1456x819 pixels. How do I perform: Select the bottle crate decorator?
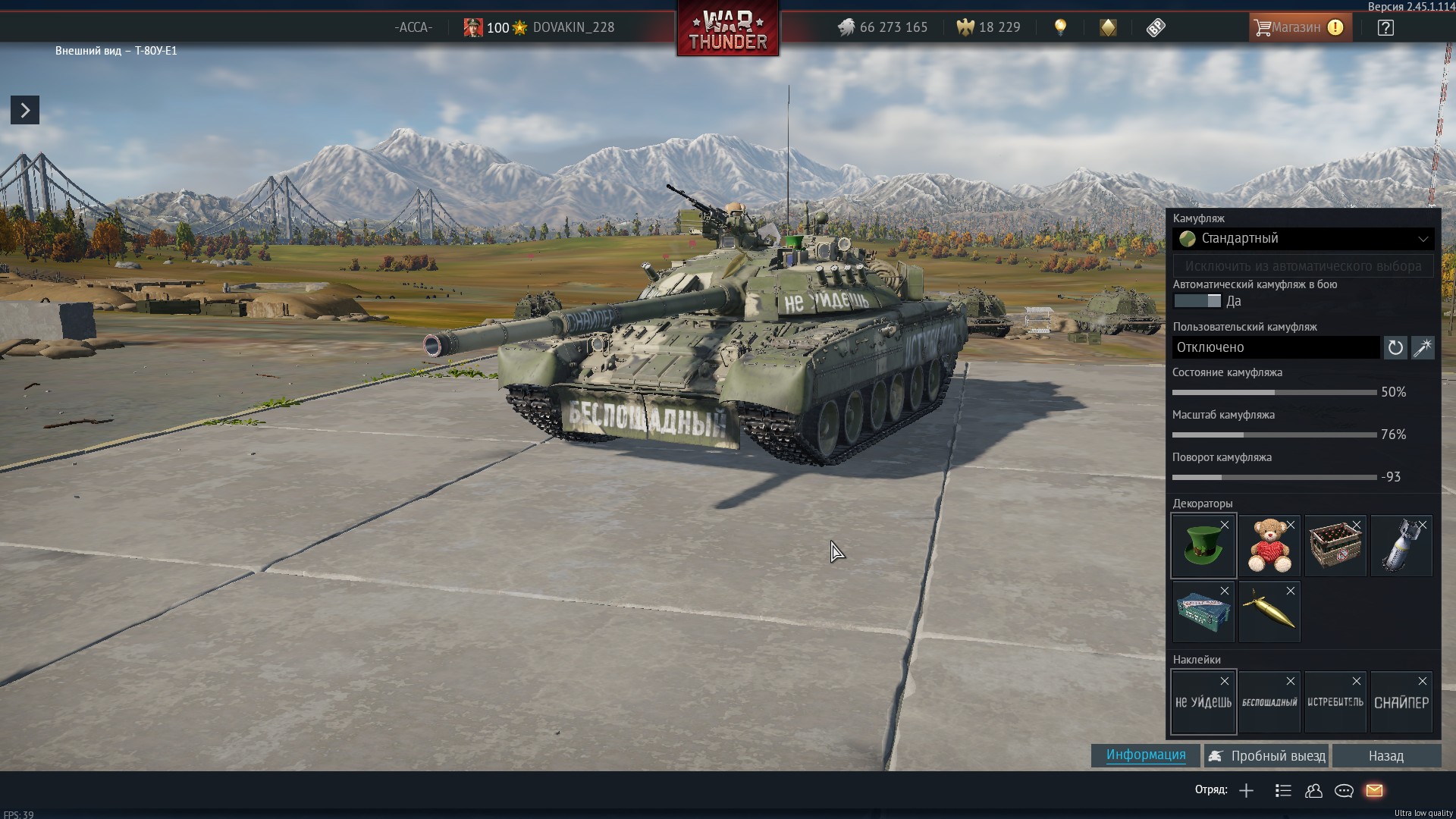pyautogui.click(x=1335, y=546)
